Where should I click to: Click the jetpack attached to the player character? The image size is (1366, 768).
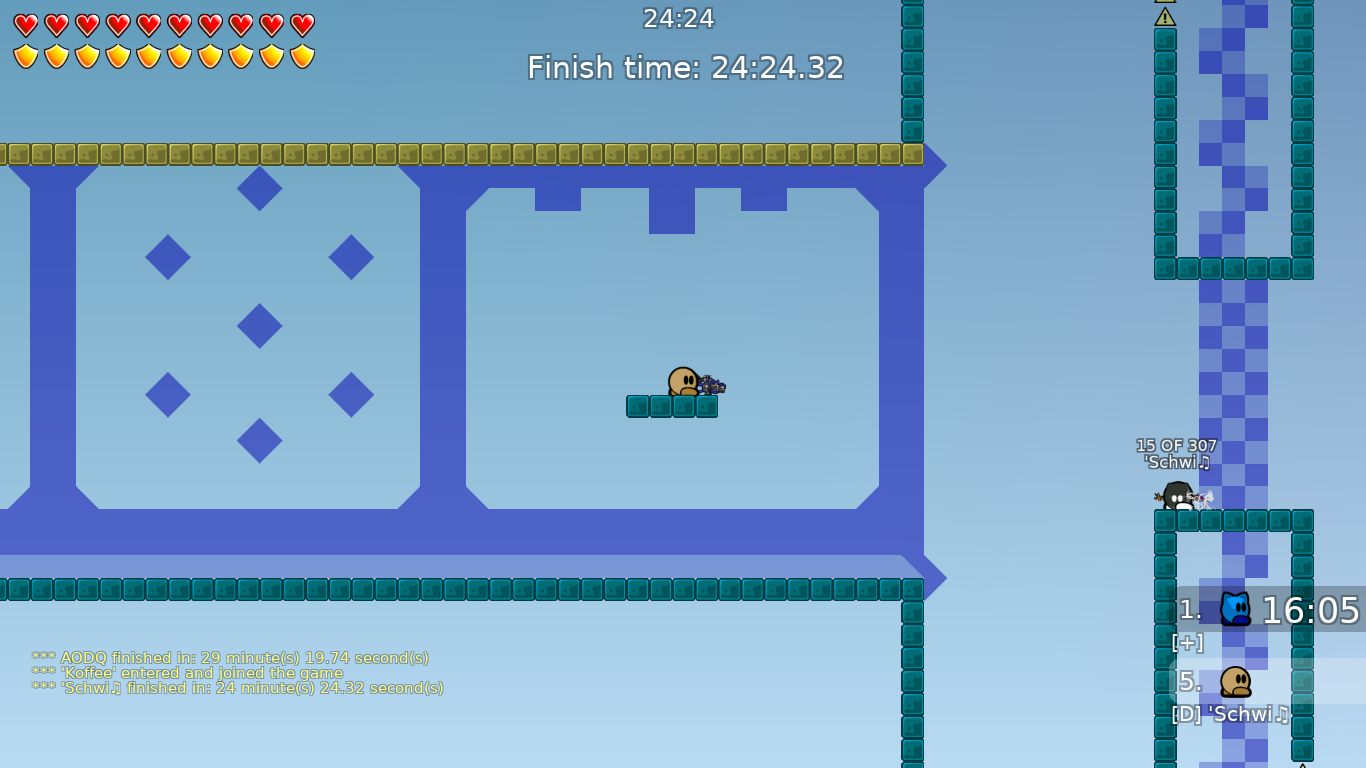pyautogui.click(x=711, y=383)
